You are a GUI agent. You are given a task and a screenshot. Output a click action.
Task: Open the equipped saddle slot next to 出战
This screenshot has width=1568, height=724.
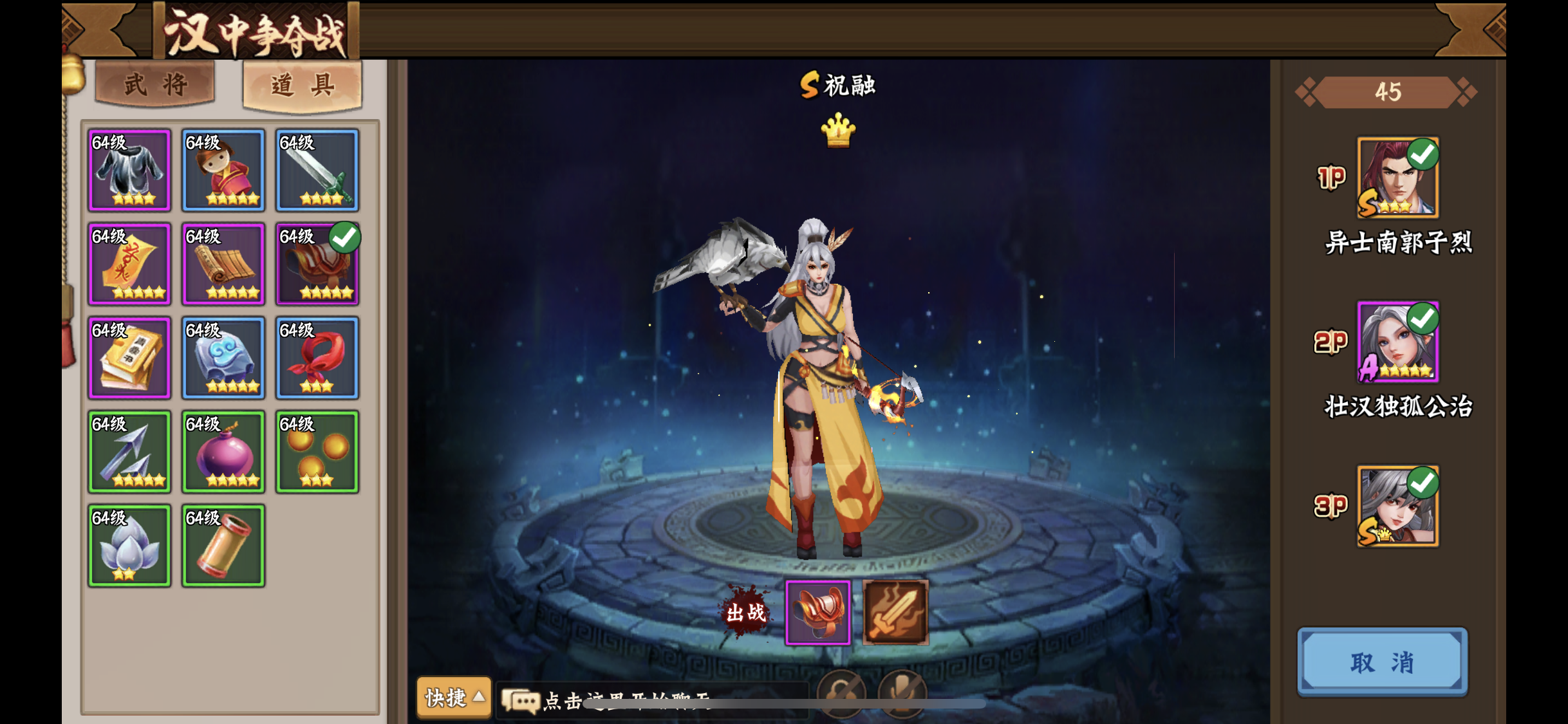pos(817,610)
